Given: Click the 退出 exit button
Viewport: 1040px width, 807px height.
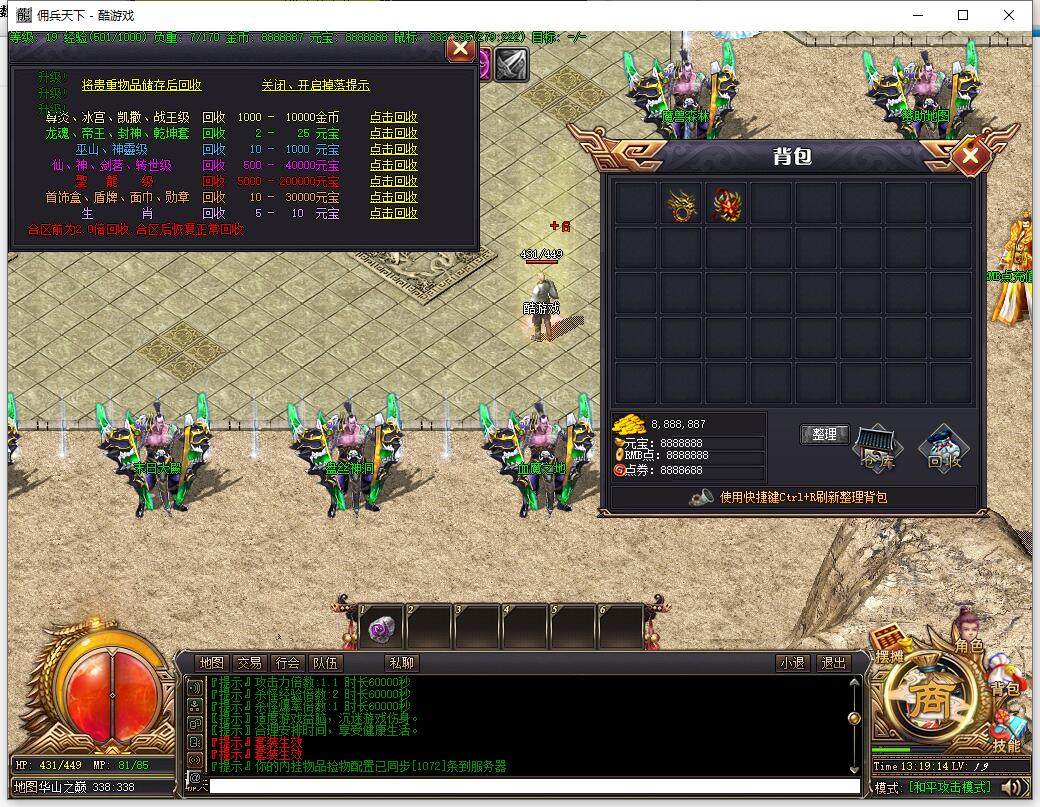Looking at the screenshot, I should click(832, 662).
